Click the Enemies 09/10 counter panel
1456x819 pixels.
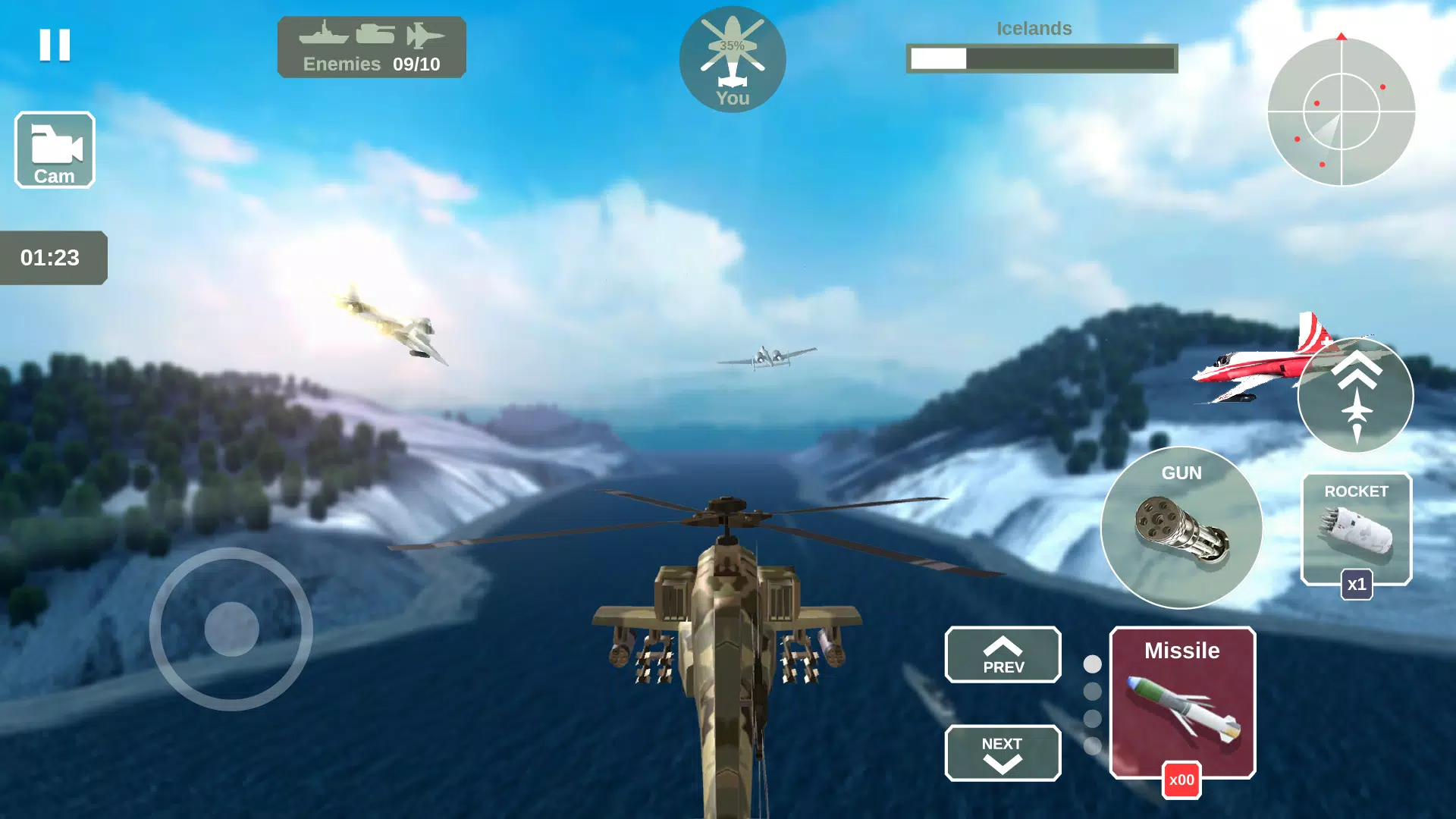371,47
